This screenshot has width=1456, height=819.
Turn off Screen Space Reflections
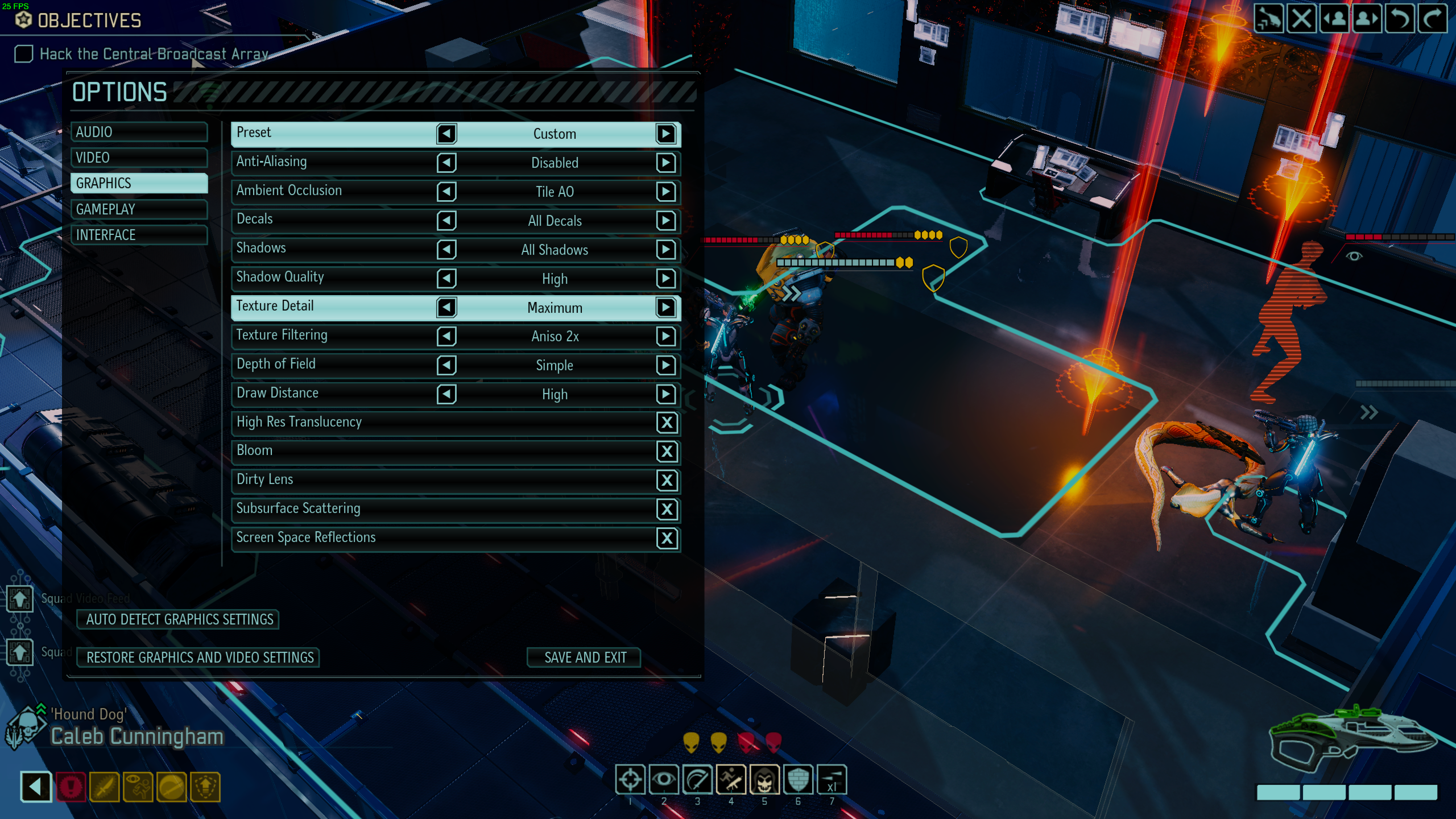click(667, 538)
